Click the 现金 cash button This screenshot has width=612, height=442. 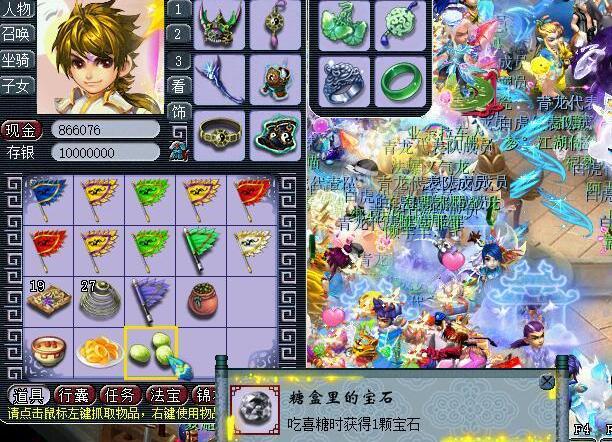point(20,129)
